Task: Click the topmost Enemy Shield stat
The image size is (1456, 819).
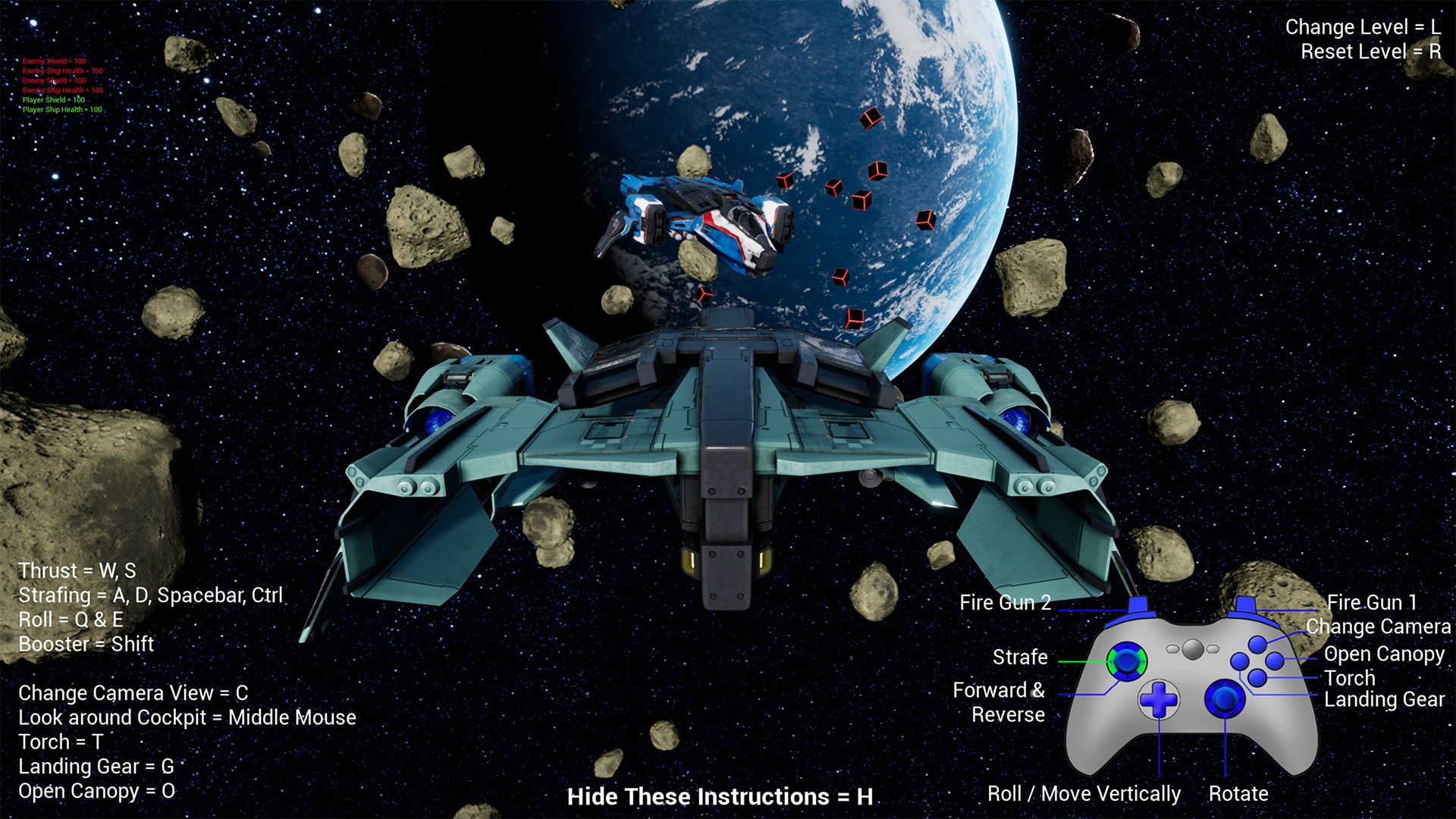Action: click(x=54, y=61)
